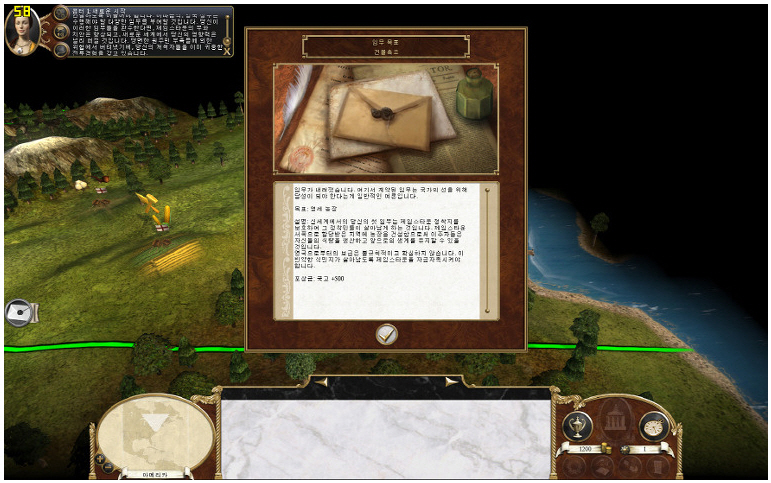Click the middle advisor panel round button
This screenshot has width=771, height=483.
61,31
